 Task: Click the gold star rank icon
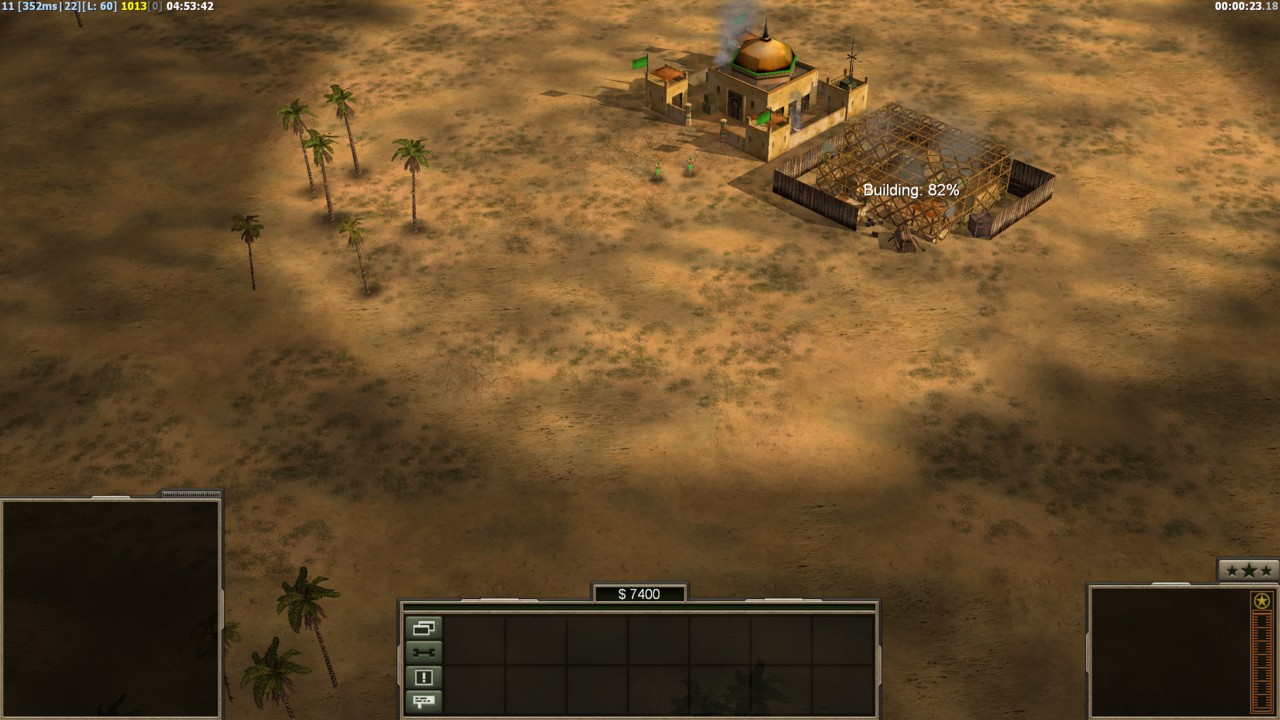coord(1262,601)
